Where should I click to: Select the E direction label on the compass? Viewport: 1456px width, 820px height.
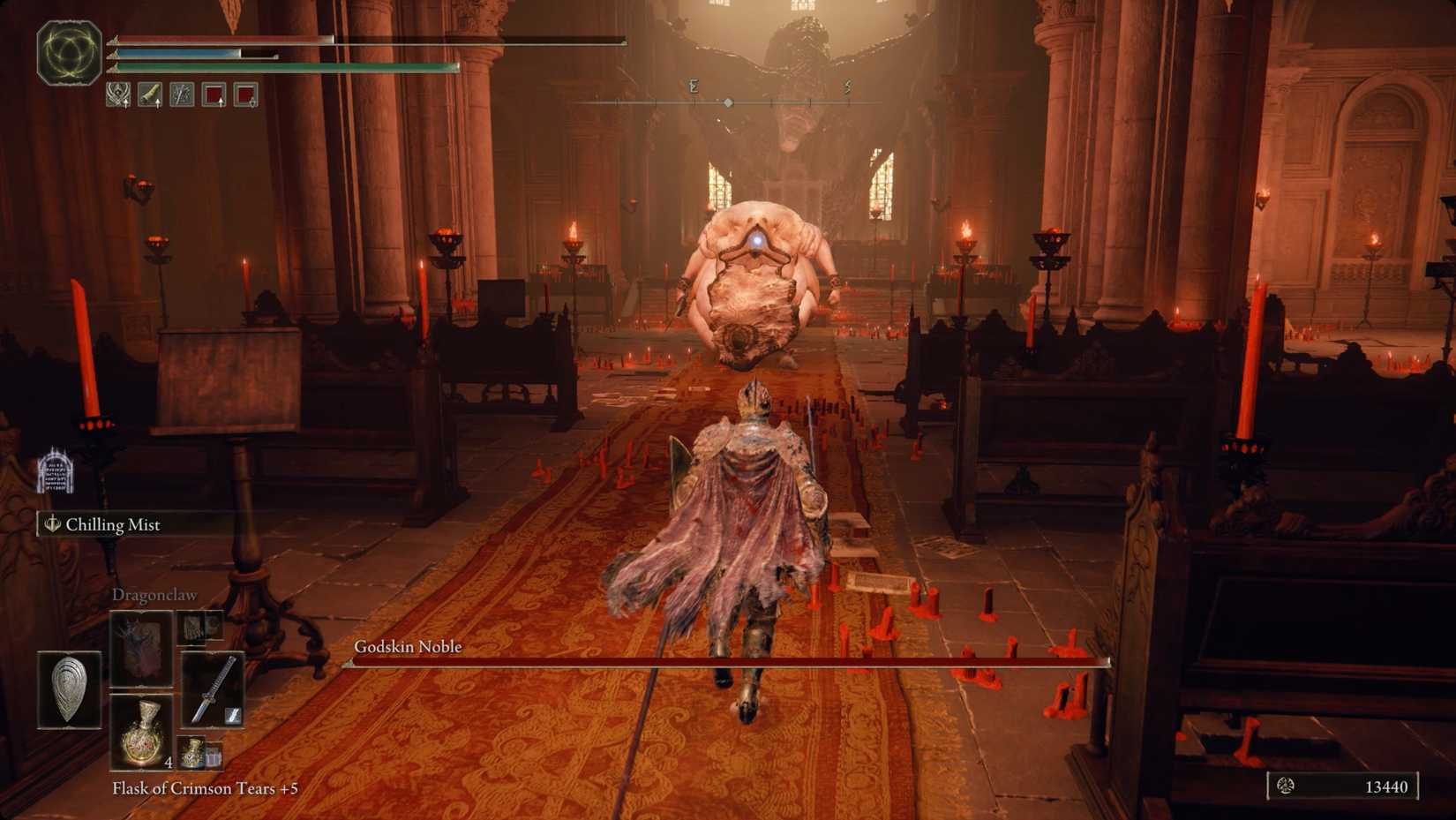pyautogui.click(x=693, y=87)
